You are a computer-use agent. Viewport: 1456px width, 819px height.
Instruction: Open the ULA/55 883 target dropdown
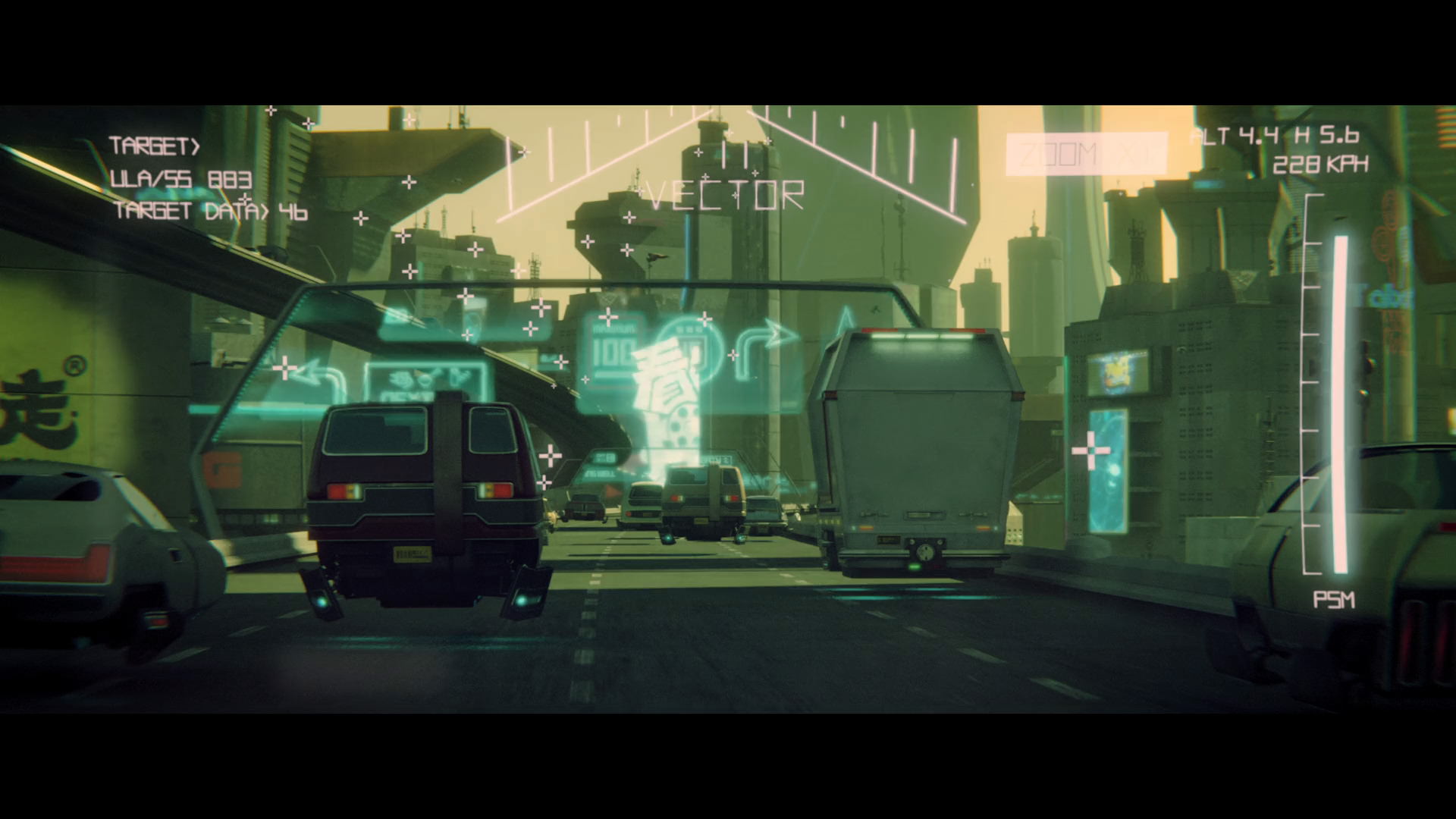pyautogui.click(x=180, y=180)
